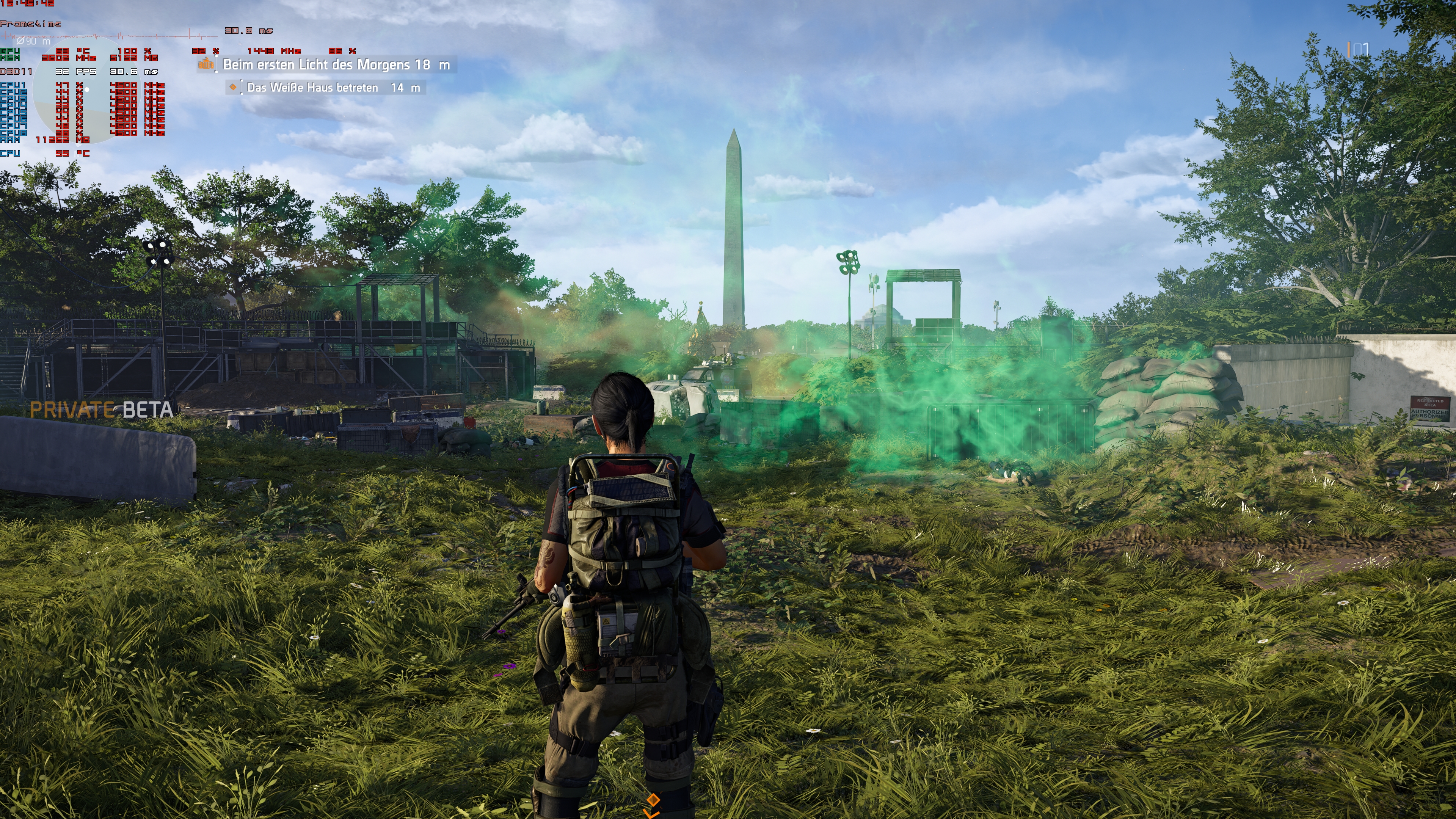Select the orange diamond objective waypoint marker
Image resolution: width=1456 pixels, height=819 pixels.
coord(653,800)
